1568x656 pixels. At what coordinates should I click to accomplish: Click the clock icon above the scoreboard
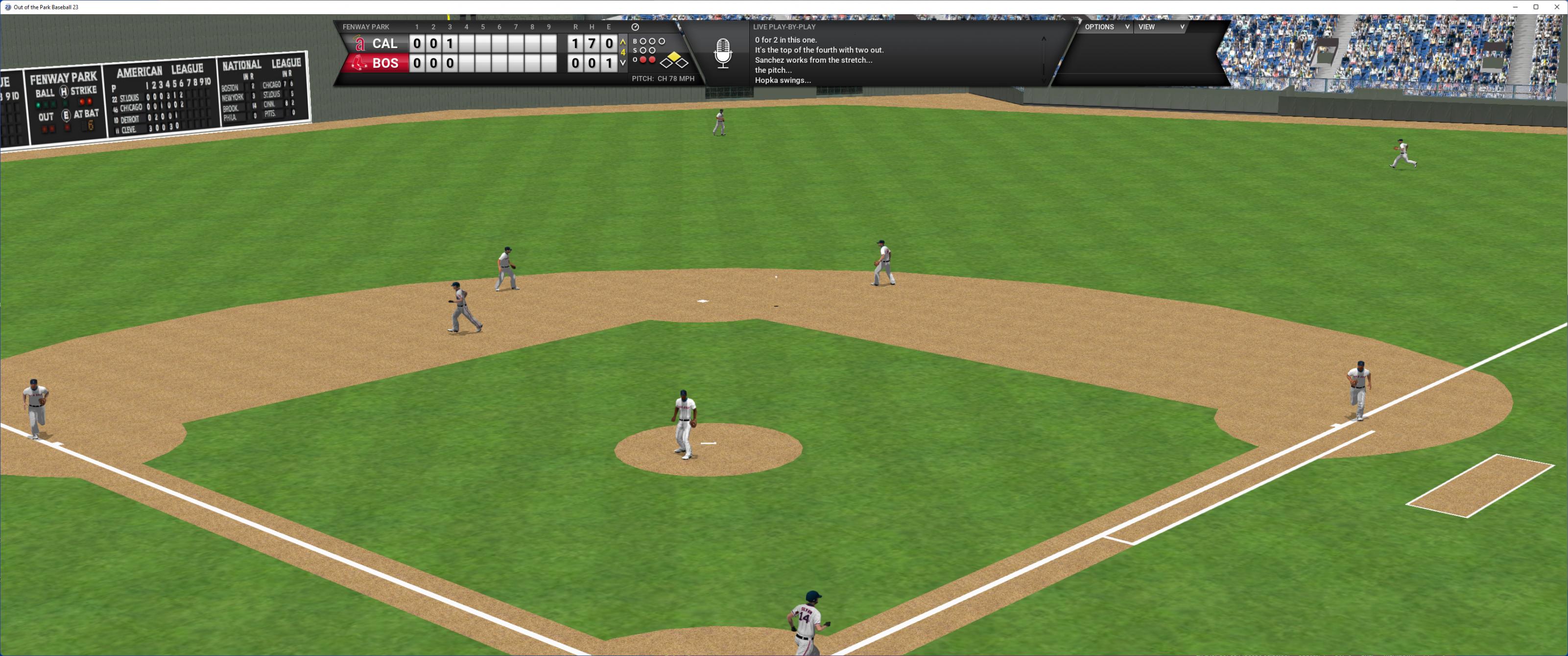(x=635, y=27)
